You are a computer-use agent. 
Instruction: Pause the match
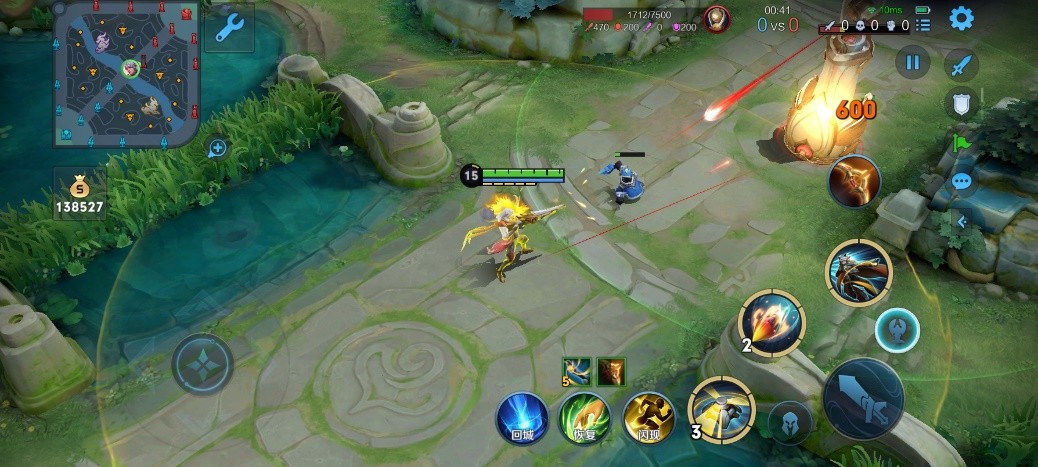tap(912, 62)
